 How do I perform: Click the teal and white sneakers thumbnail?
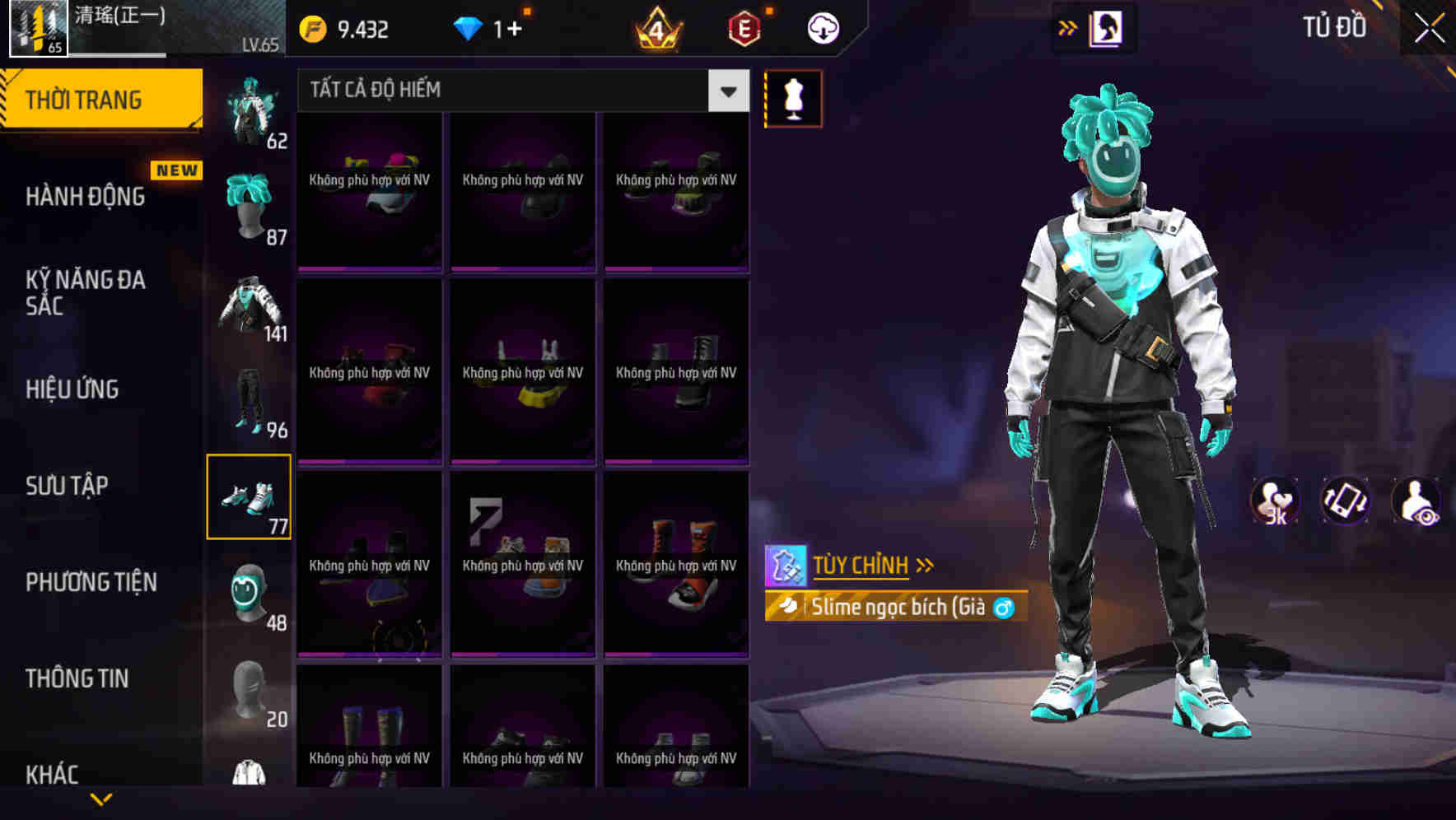coord(250,496)
